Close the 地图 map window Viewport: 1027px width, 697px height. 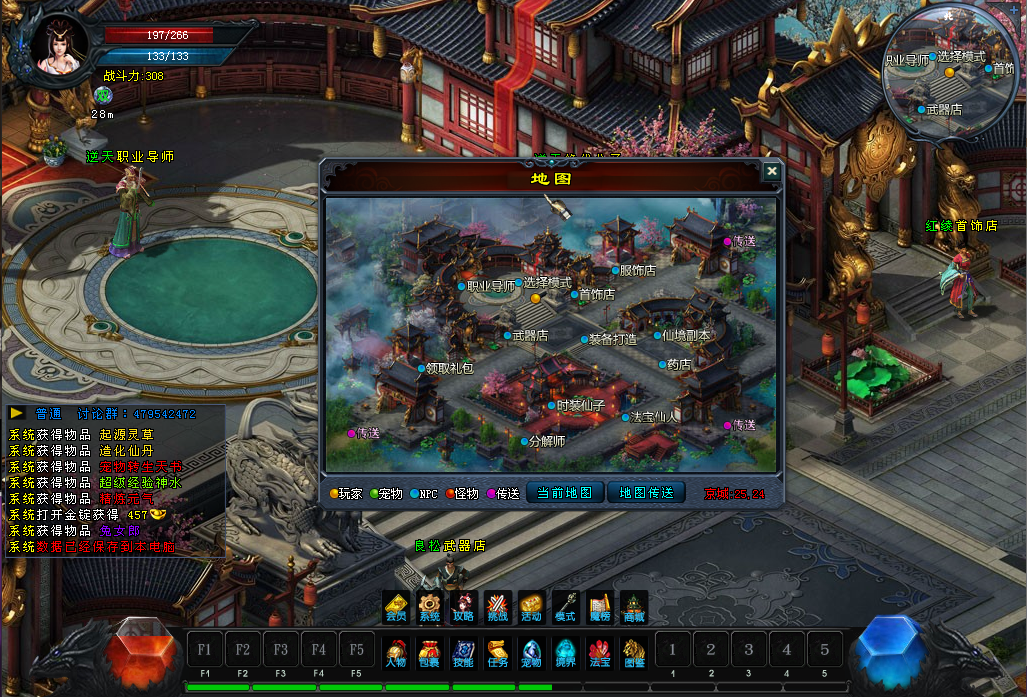pos(771,171)
